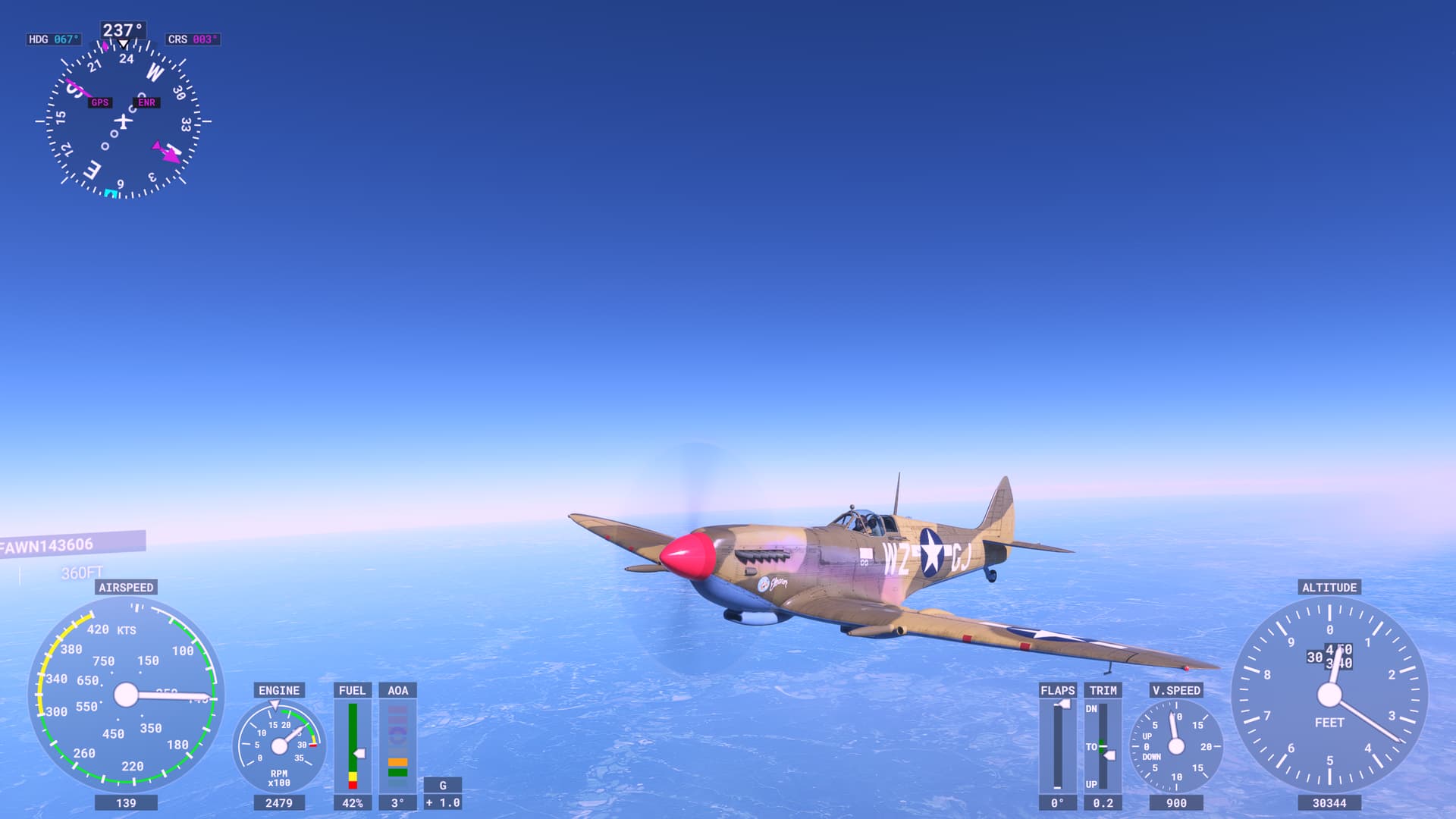The image size is (1456, 819).
Task: Click the AOA angle-of-attack indicator
Action: (397, 743)
